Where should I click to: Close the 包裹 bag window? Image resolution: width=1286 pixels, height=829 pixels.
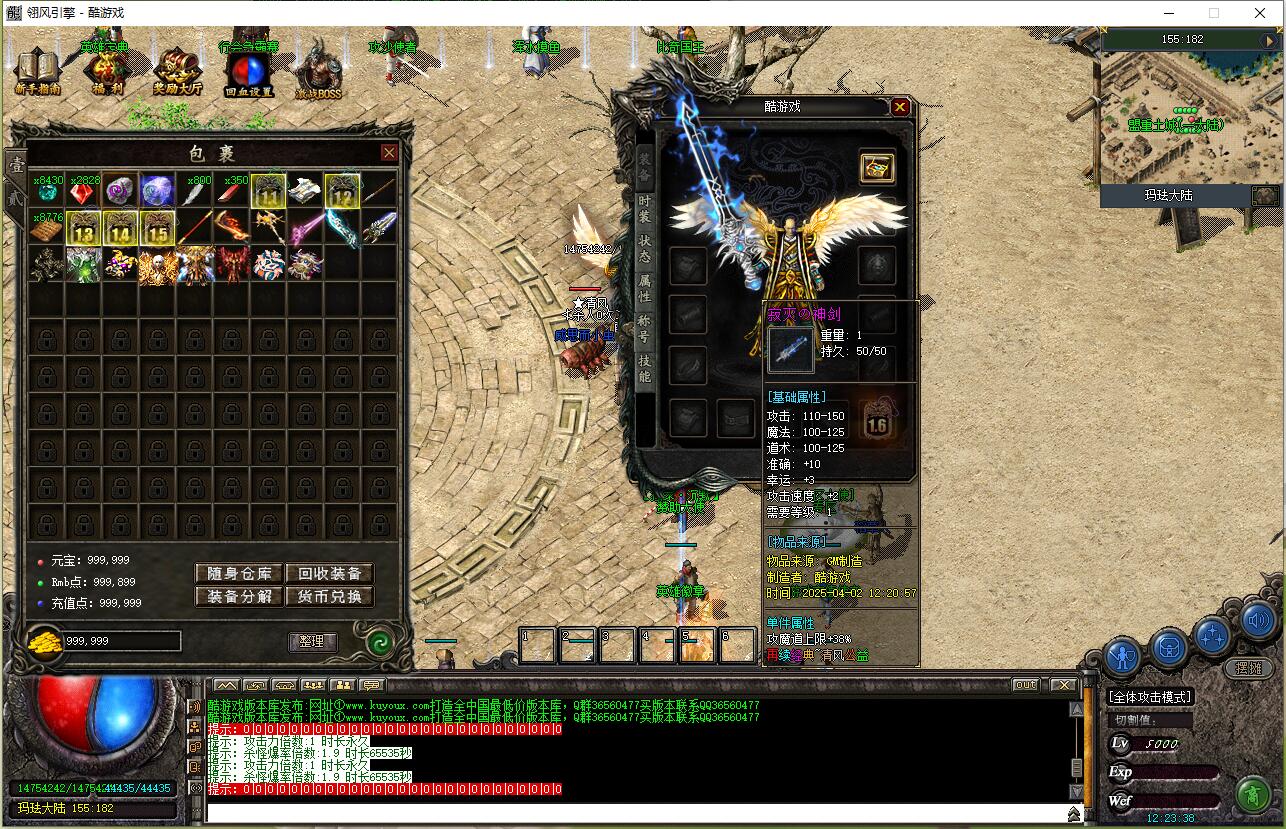point(389,152)
